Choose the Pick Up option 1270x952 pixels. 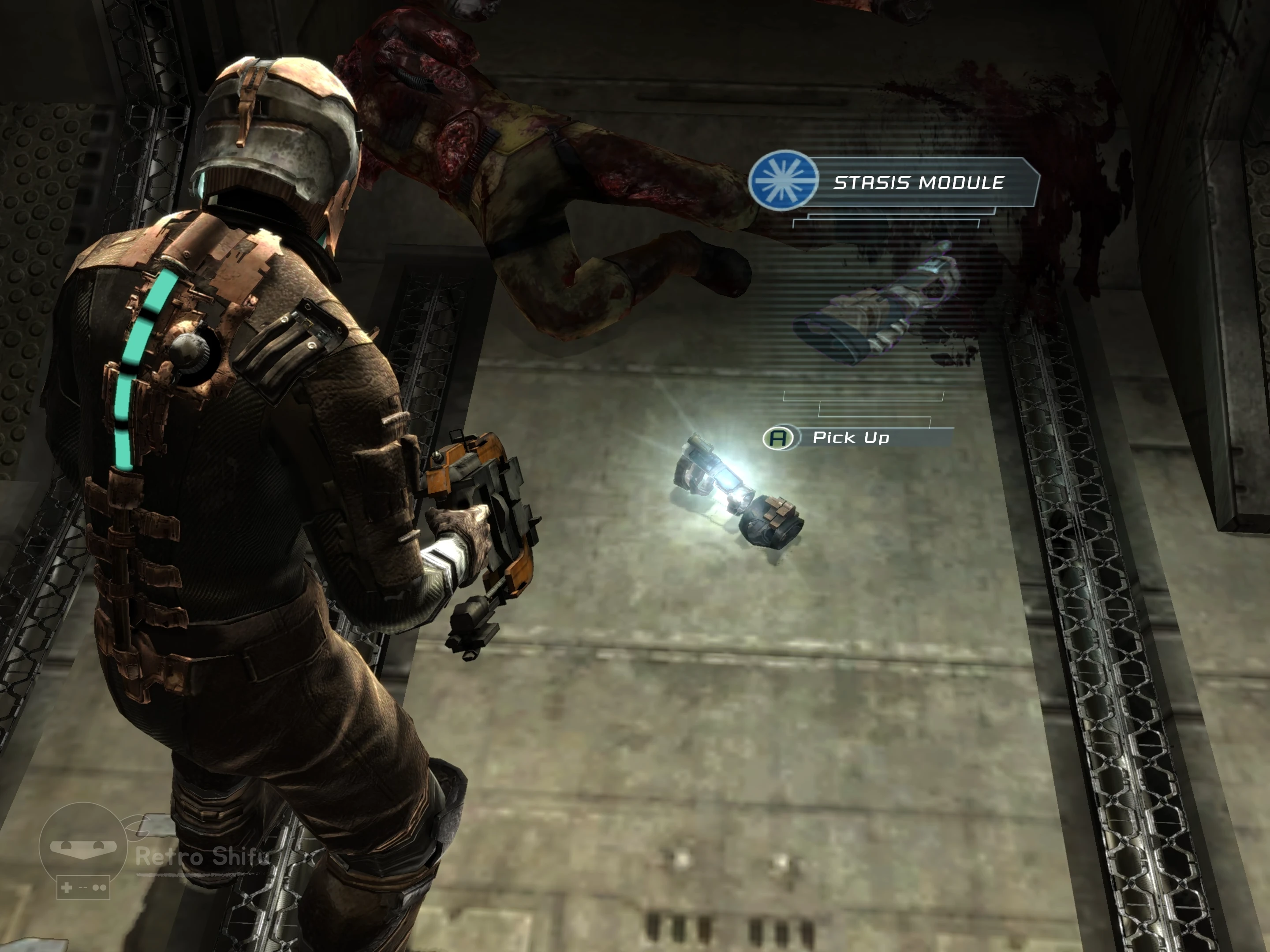click(x=851, y=439)
